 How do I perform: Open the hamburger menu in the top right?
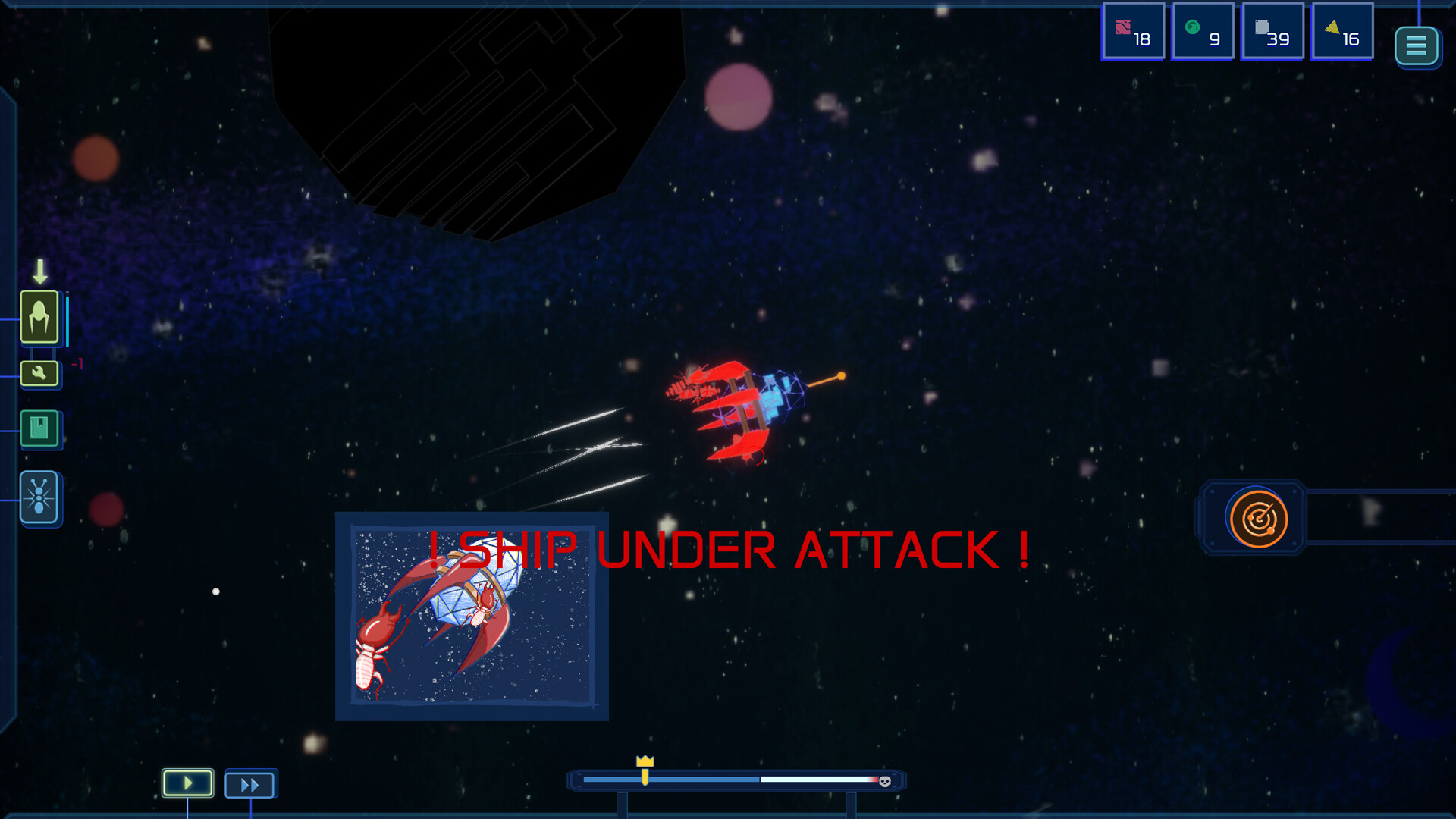point(1417,45)
